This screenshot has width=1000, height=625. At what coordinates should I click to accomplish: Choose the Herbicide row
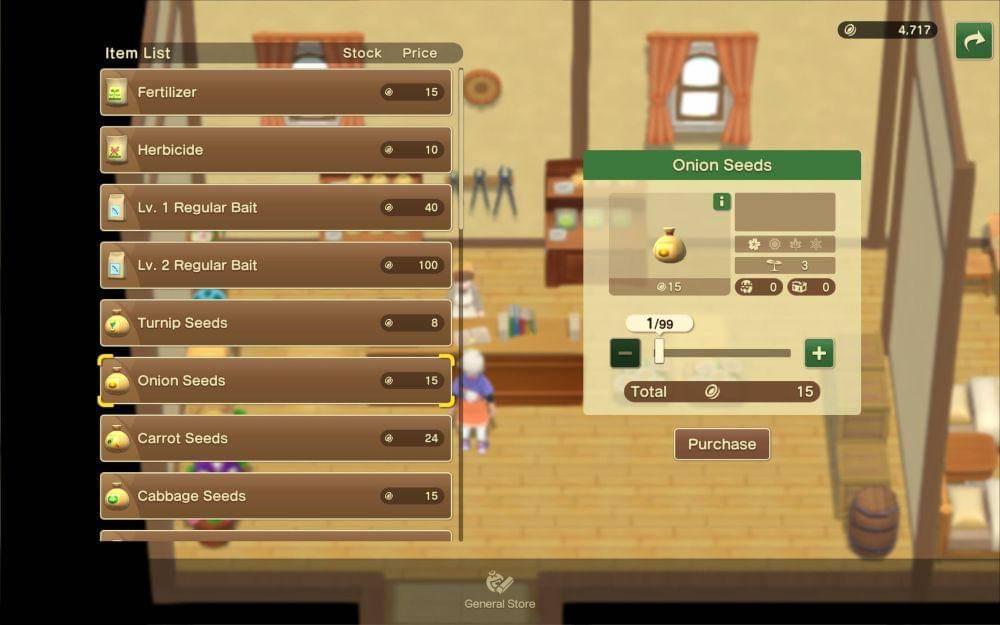click(x=275, y=150)
